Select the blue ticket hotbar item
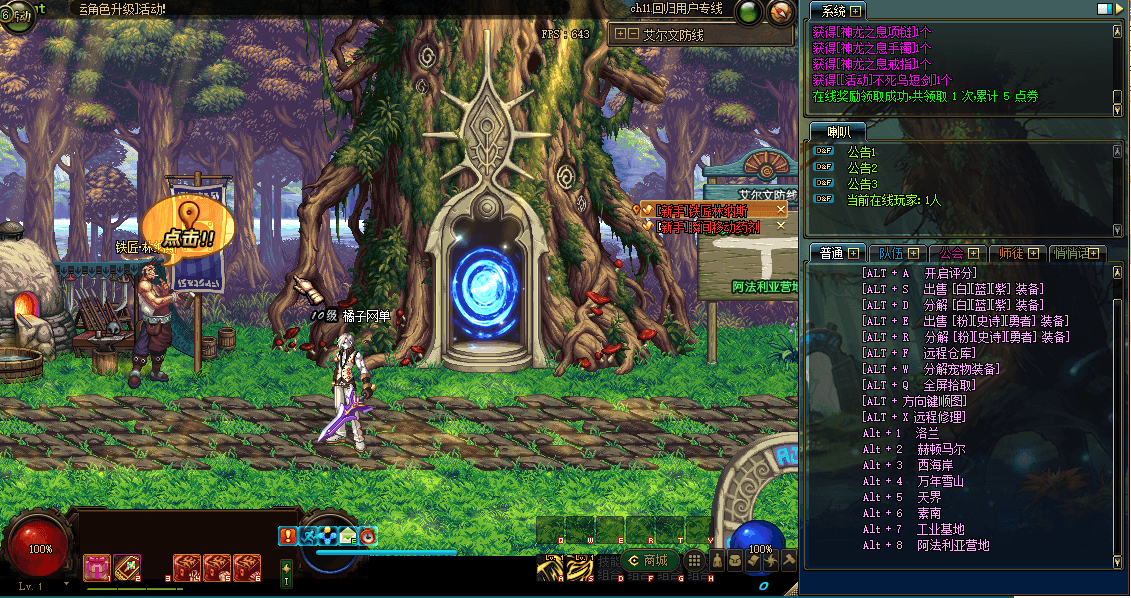Viewport: 1131px width, 598px height. (127, 567)
